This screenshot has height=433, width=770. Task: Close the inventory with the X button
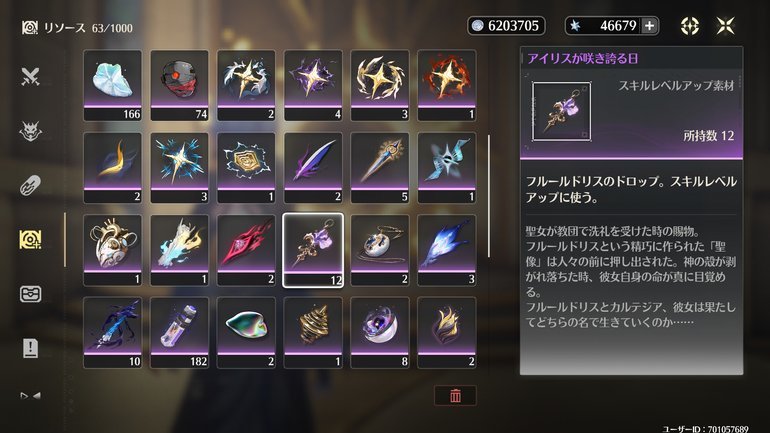726,26
